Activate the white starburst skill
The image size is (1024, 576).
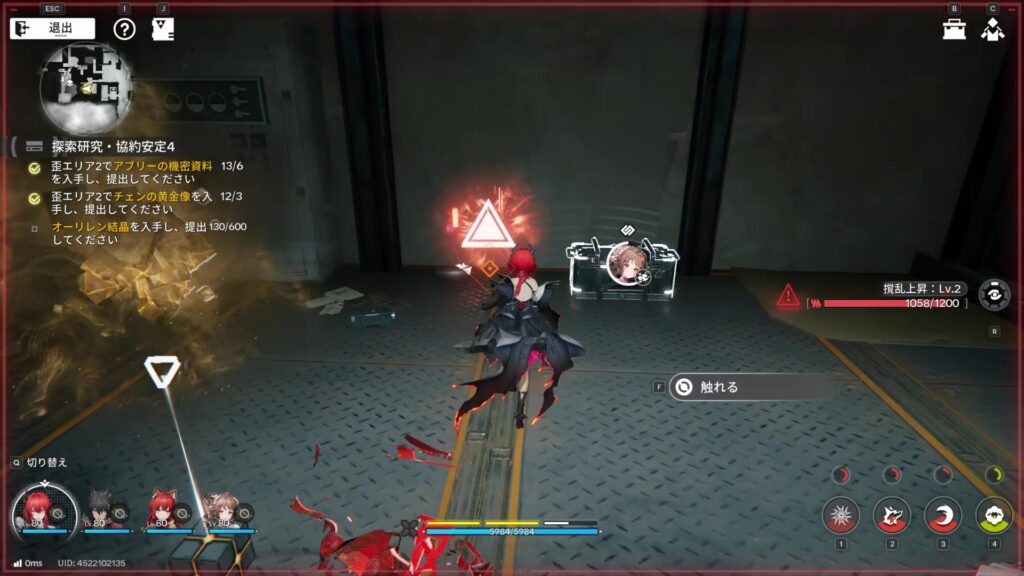[x=841, y=515]
